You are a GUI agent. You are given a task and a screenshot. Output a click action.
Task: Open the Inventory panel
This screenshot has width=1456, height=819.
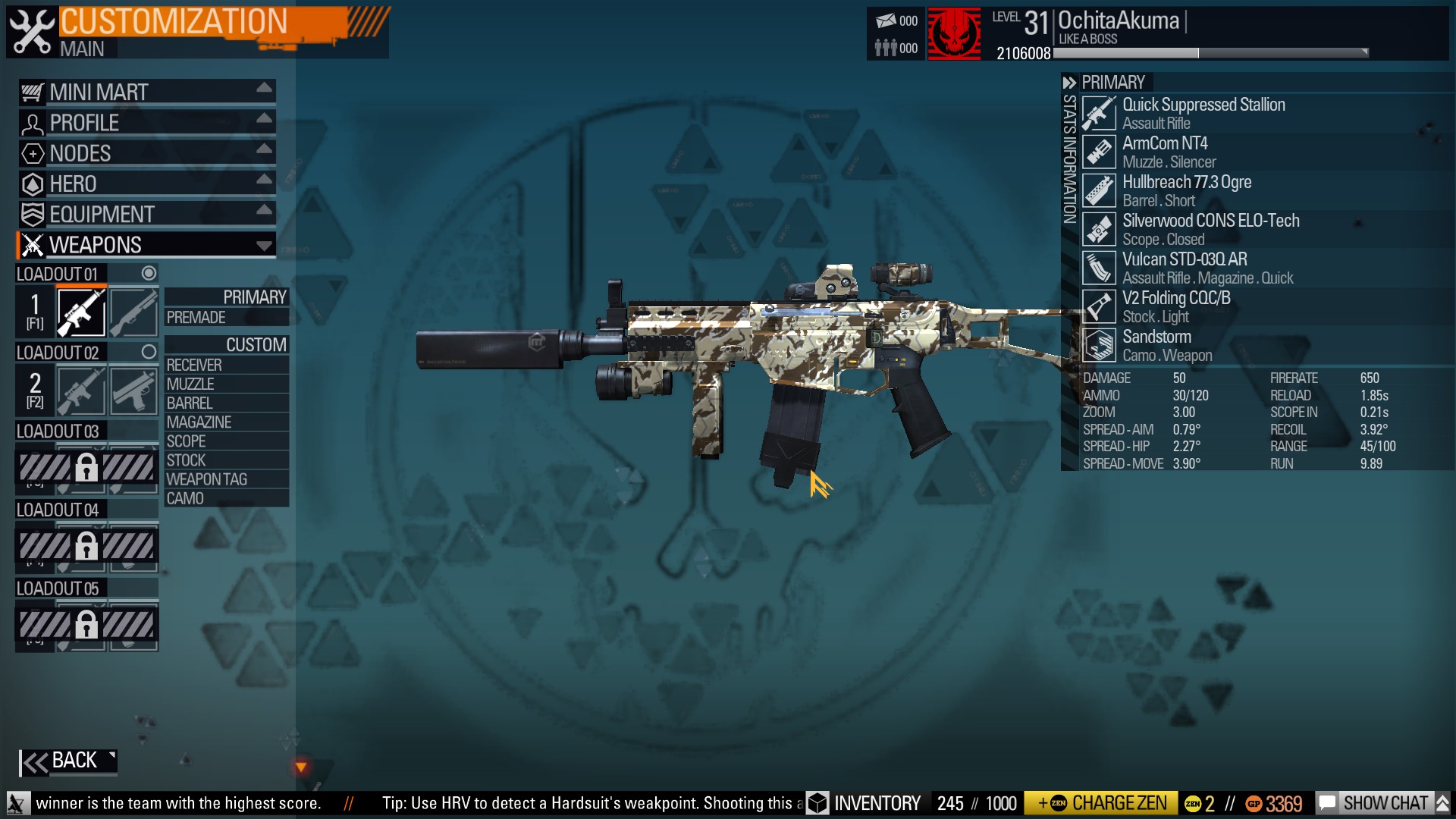coord(864,803)
